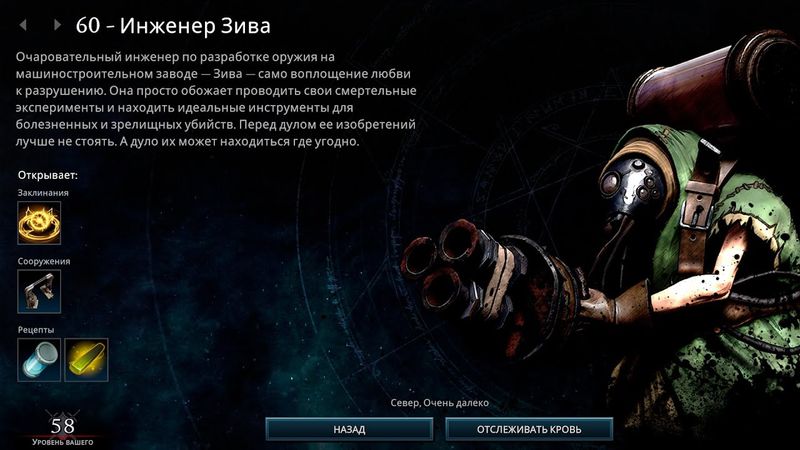This screenshot has height=450, width=800.
Task: Select the golden ring spell icon under Заклинания
Action: tap(39, 223)
